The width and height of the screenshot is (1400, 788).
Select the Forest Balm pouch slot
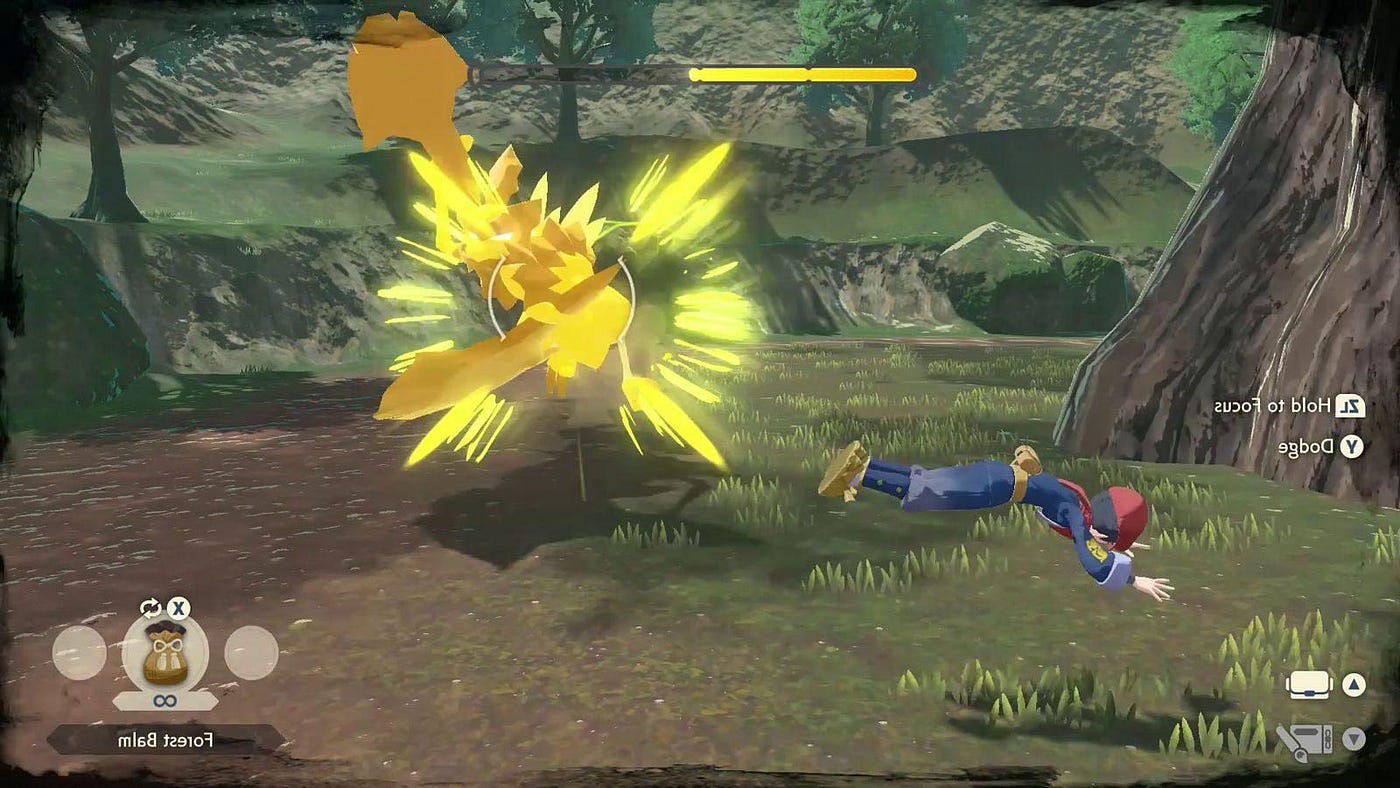pos(165,653)
